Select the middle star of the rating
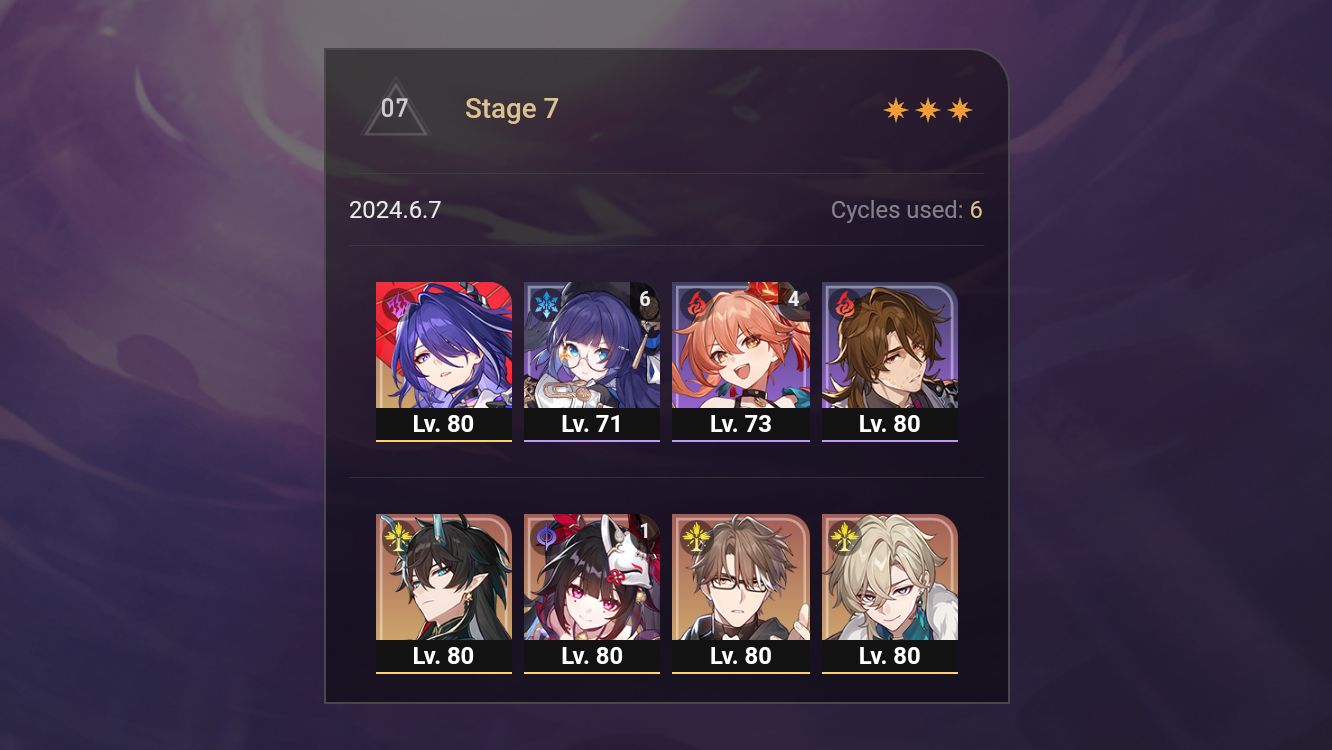This screenshot has height=750, width=1332. click(x=926, y=108)
